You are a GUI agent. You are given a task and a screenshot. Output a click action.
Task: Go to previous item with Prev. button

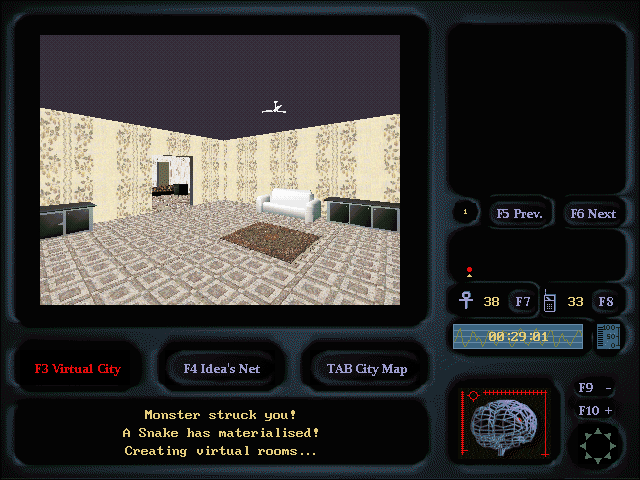tap(518, 213)
